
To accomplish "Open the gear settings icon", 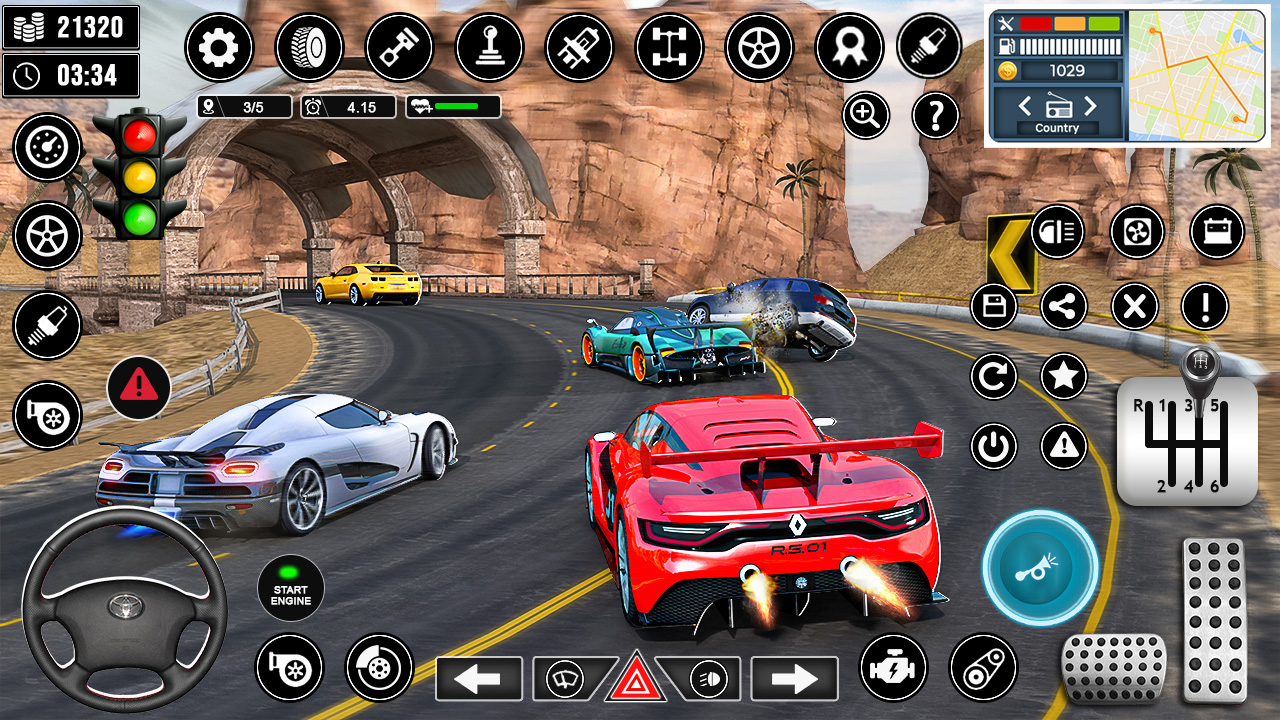I will tap(219, 47).
